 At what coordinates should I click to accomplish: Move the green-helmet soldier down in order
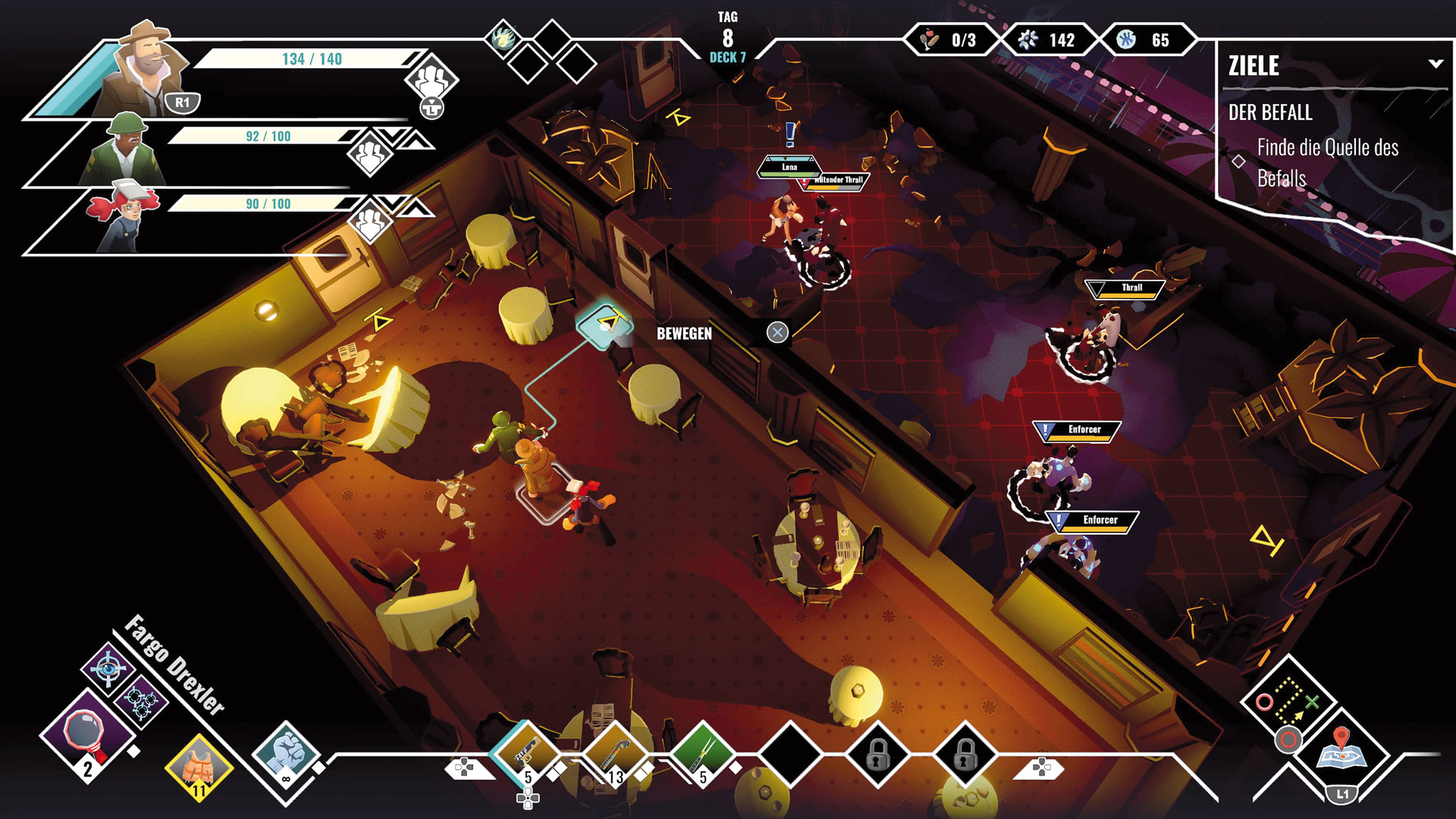click(x=394, y=138)
